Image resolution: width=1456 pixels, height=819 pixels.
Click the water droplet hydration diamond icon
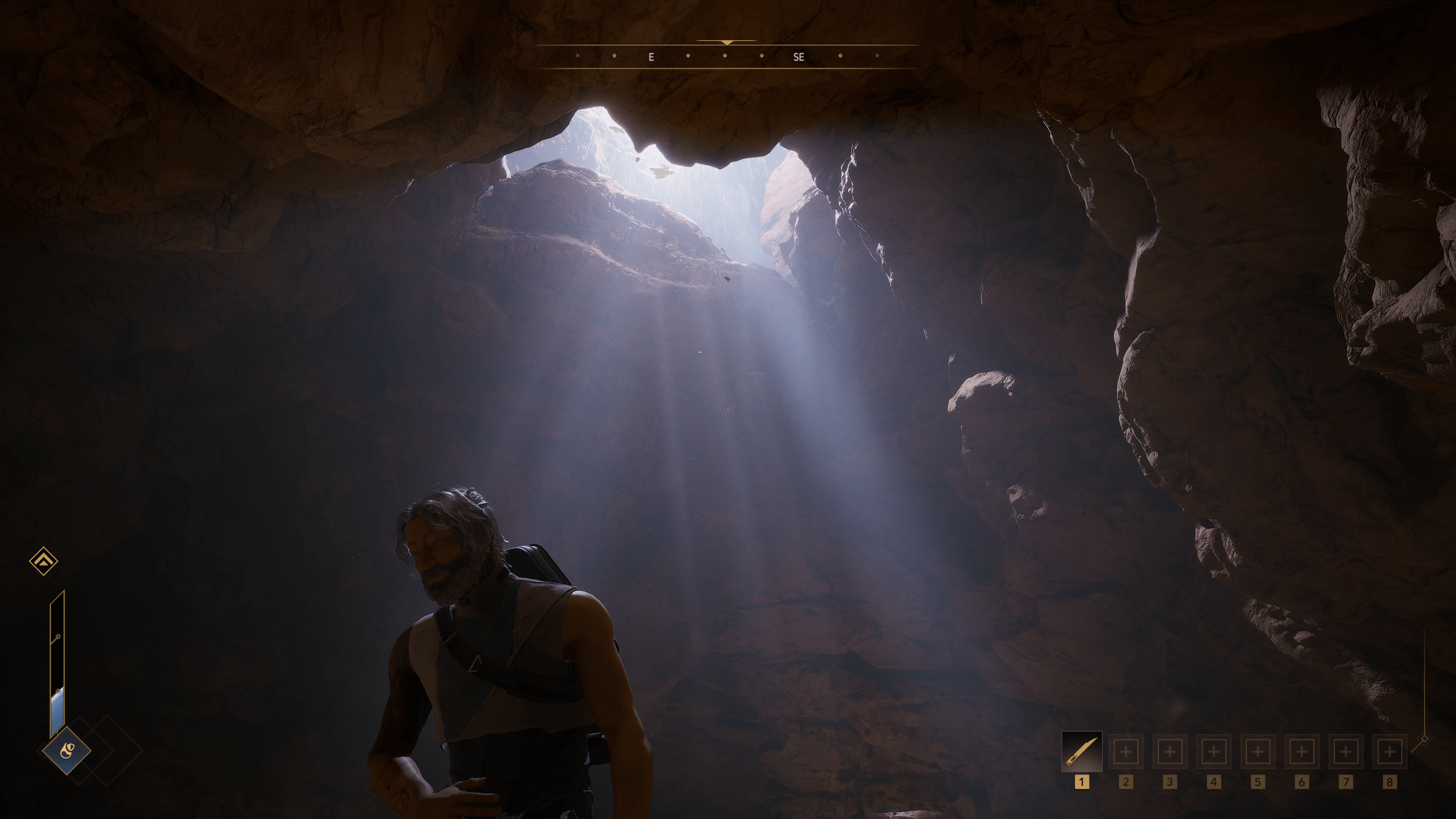(67, 751)
